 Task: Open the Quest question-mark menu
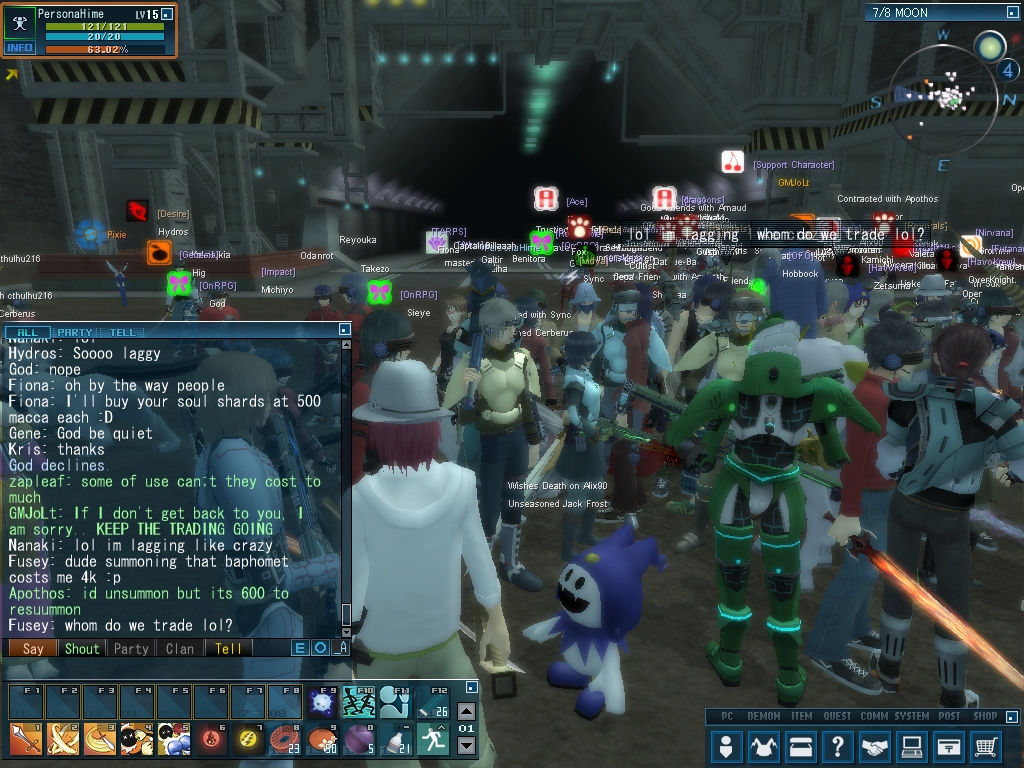click(x=838, y=746)
